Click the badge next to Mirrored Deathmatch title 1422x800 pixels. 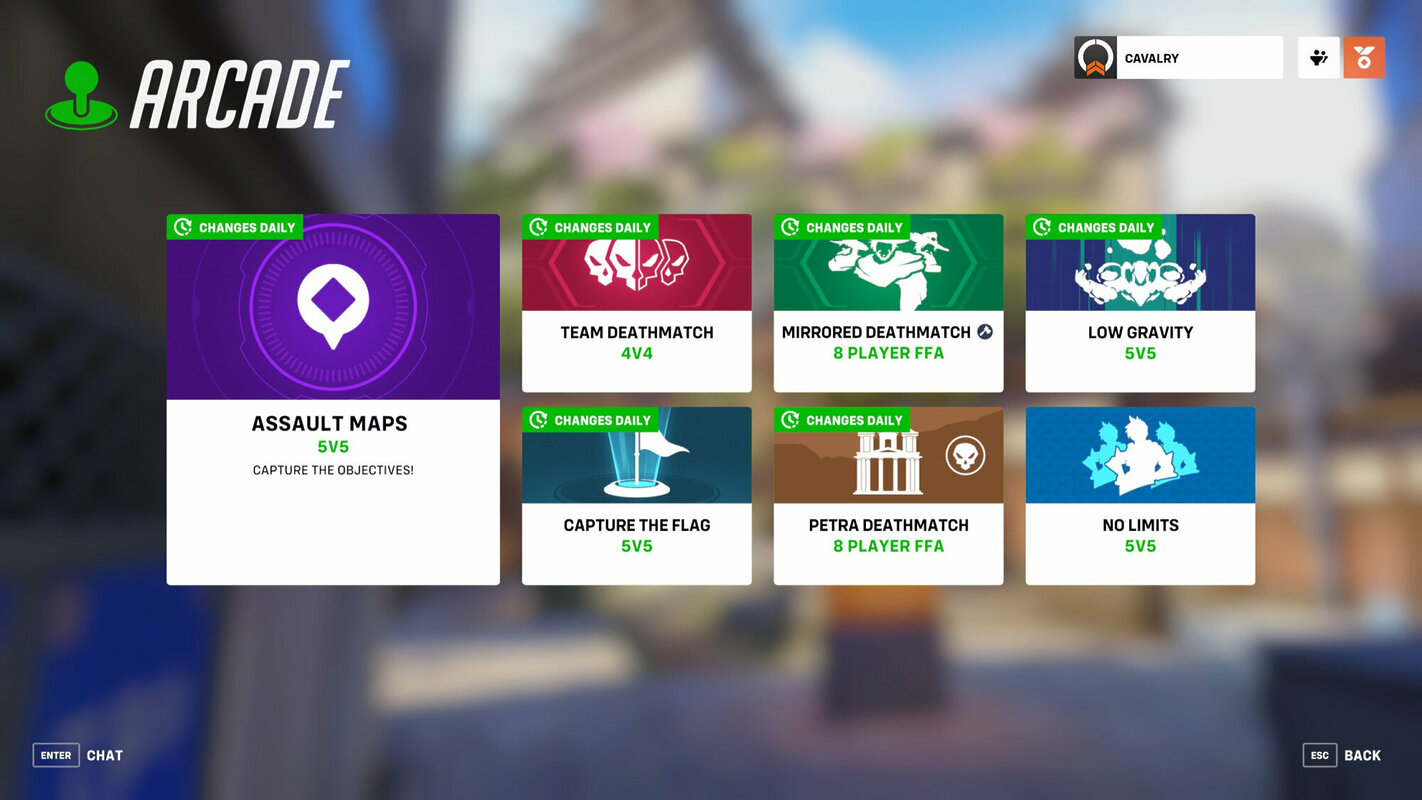[x=984, y=331]
